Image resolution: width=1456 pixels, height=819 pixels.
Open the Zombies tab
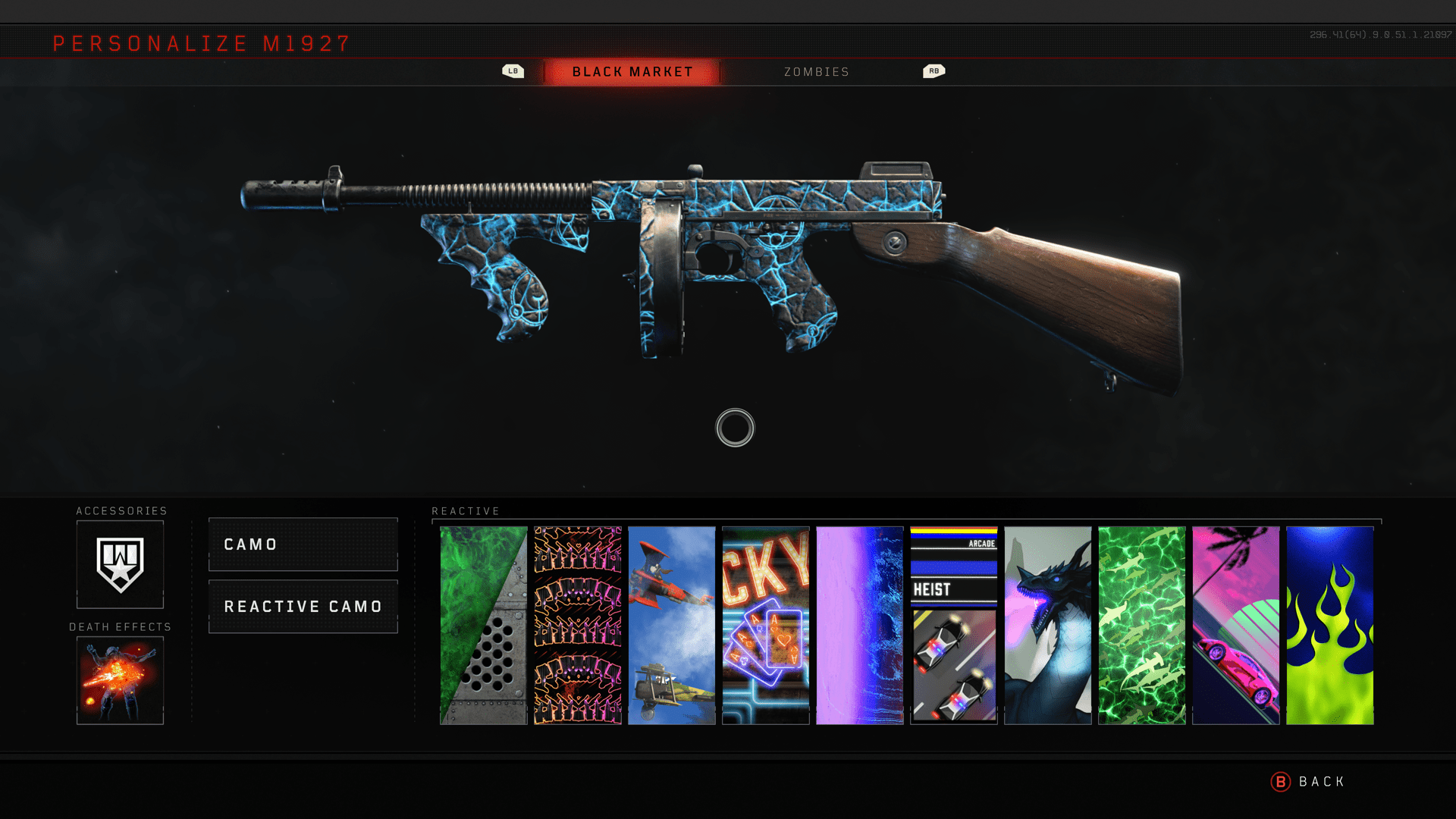816,72
